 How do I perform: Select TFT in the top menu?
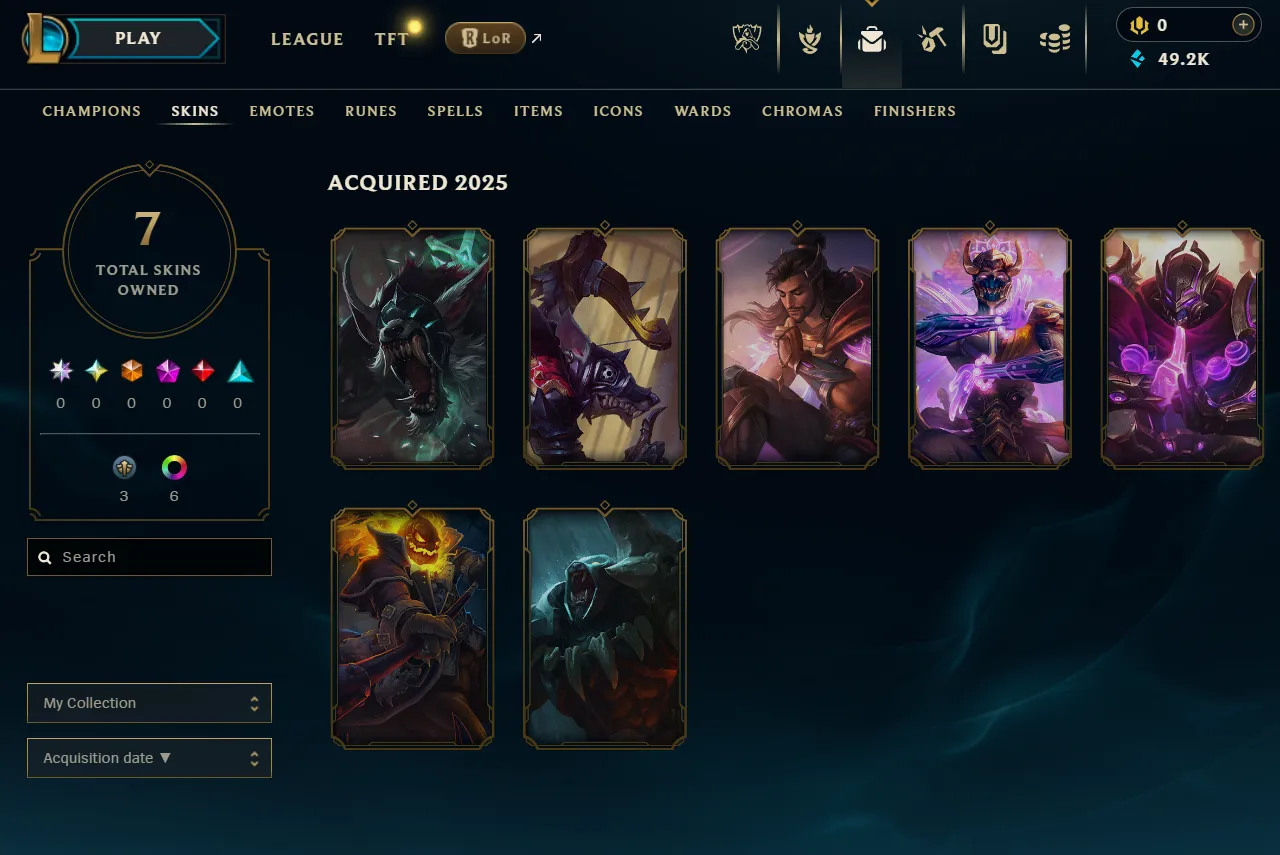tap(391, 39)
